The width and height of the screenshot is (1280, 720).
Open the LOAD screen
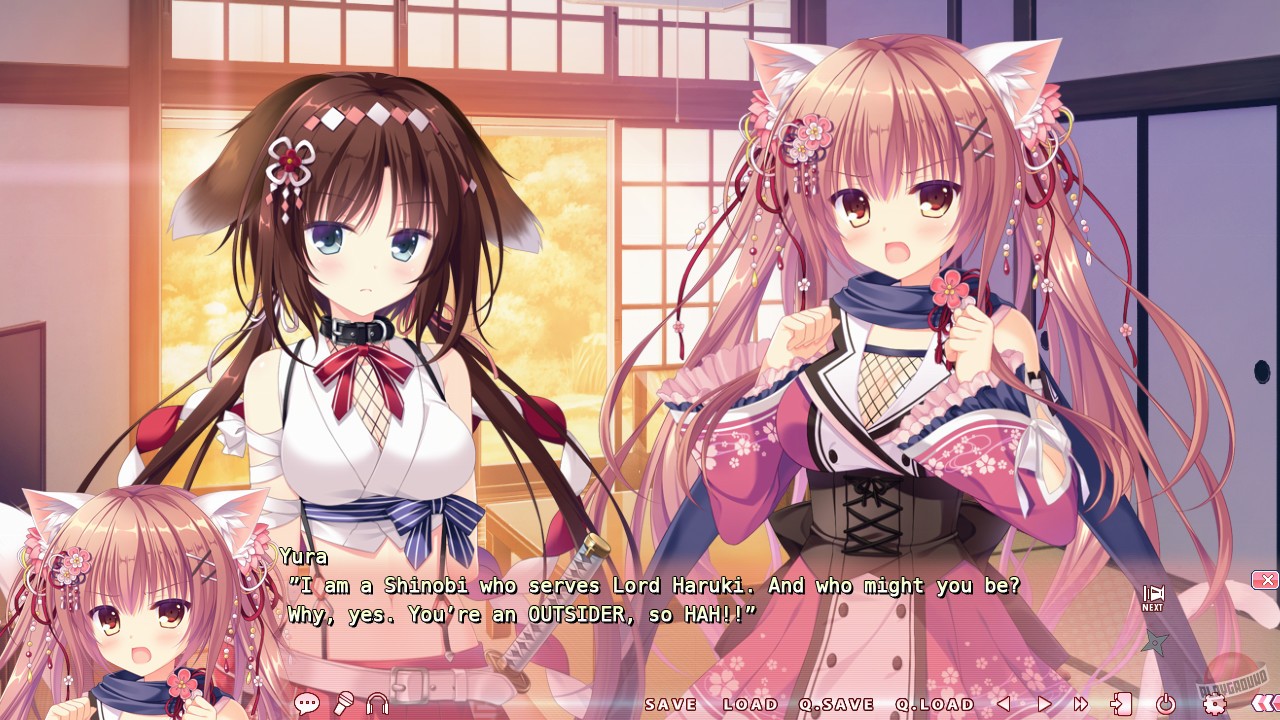[x=752, y=704]
